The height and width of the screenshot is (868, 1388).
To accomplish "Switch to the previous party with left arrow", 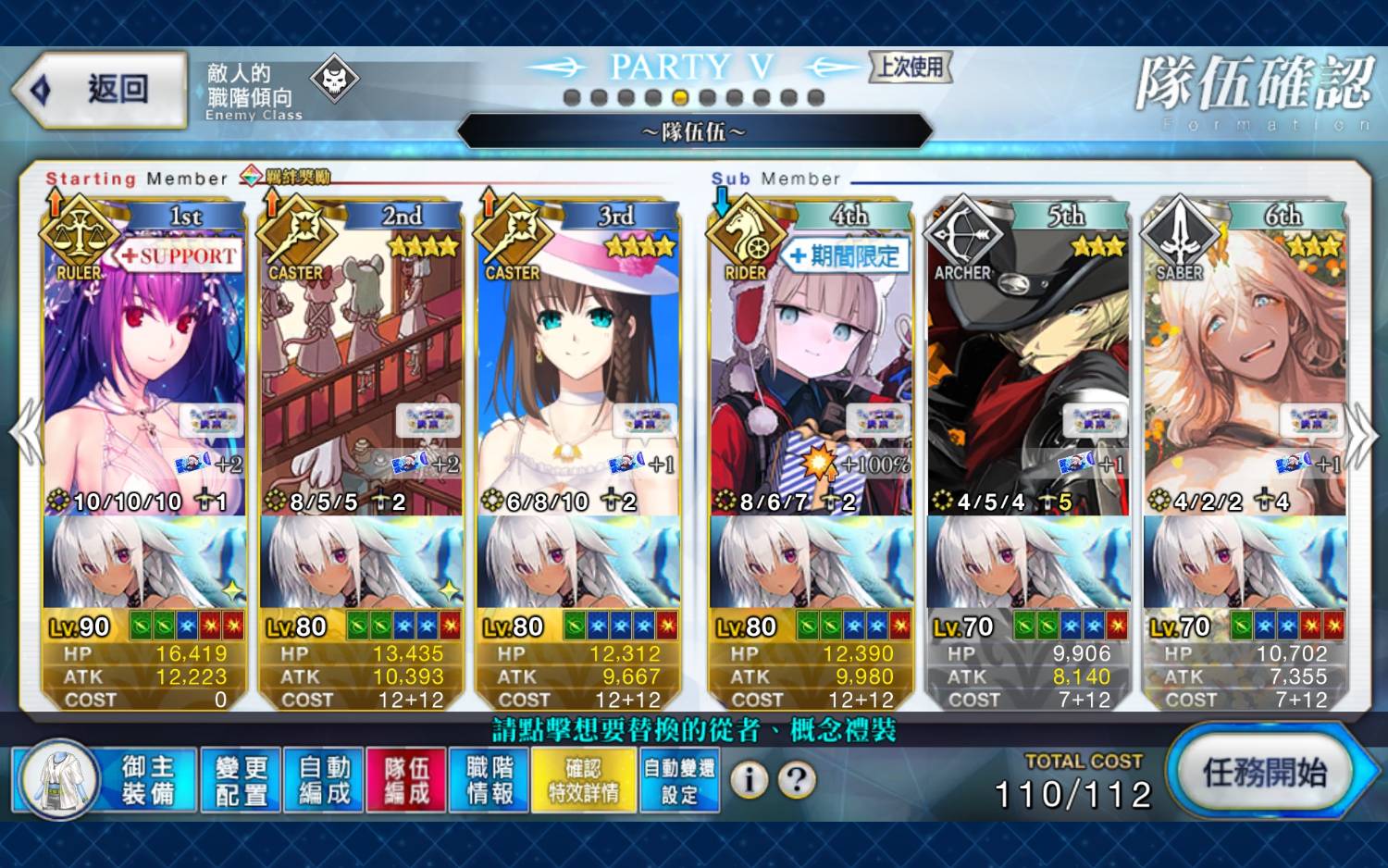I will coord(25,433).
